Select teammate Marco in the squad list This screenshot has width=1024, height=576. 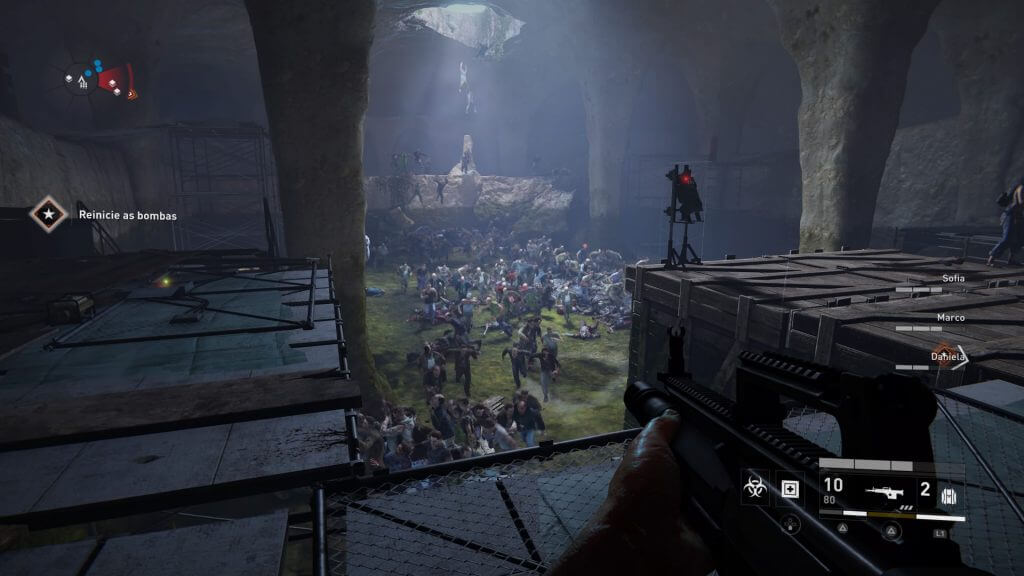950,317
